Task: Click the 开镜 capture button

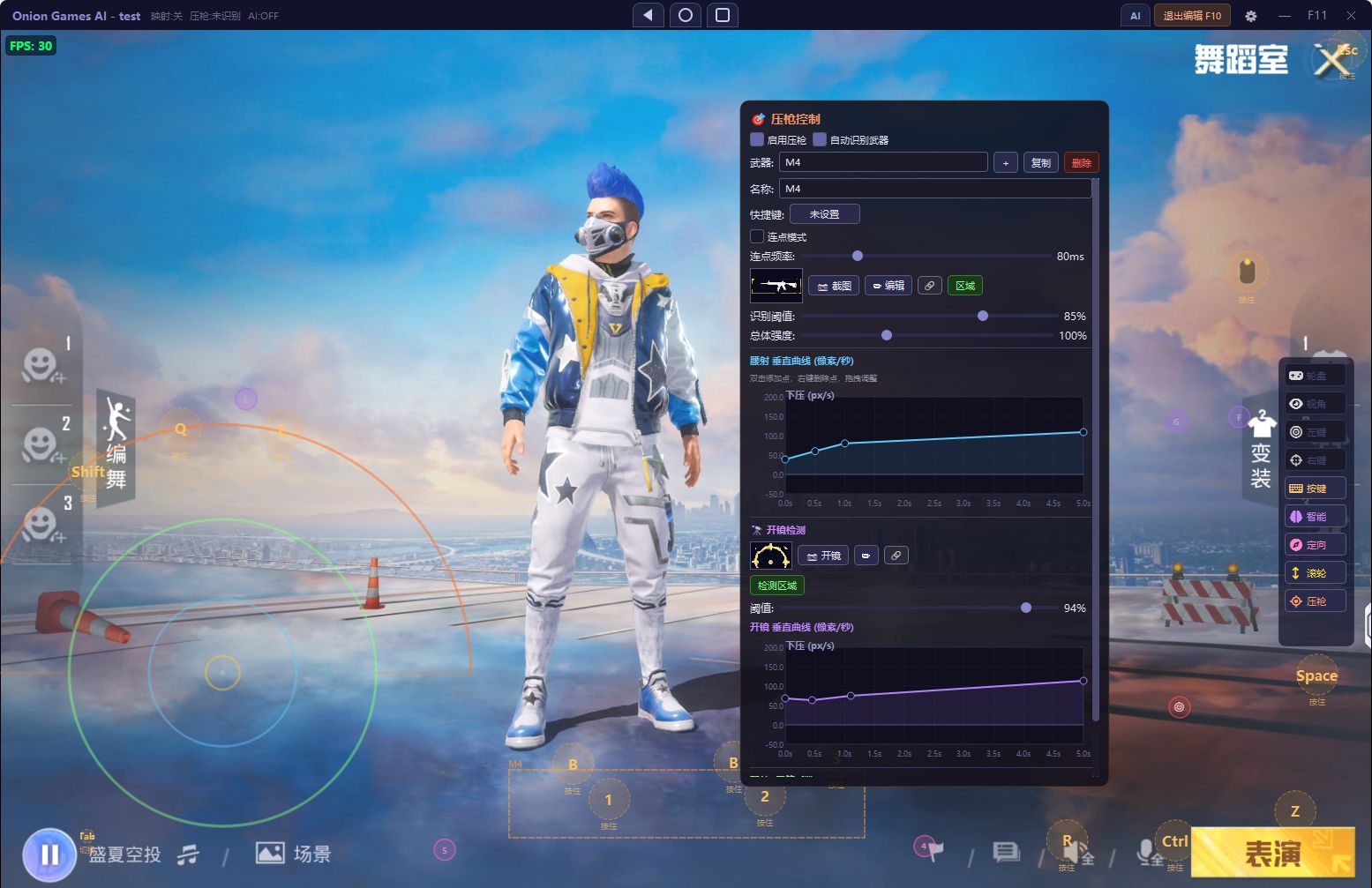Action: [x=823, y=556]
